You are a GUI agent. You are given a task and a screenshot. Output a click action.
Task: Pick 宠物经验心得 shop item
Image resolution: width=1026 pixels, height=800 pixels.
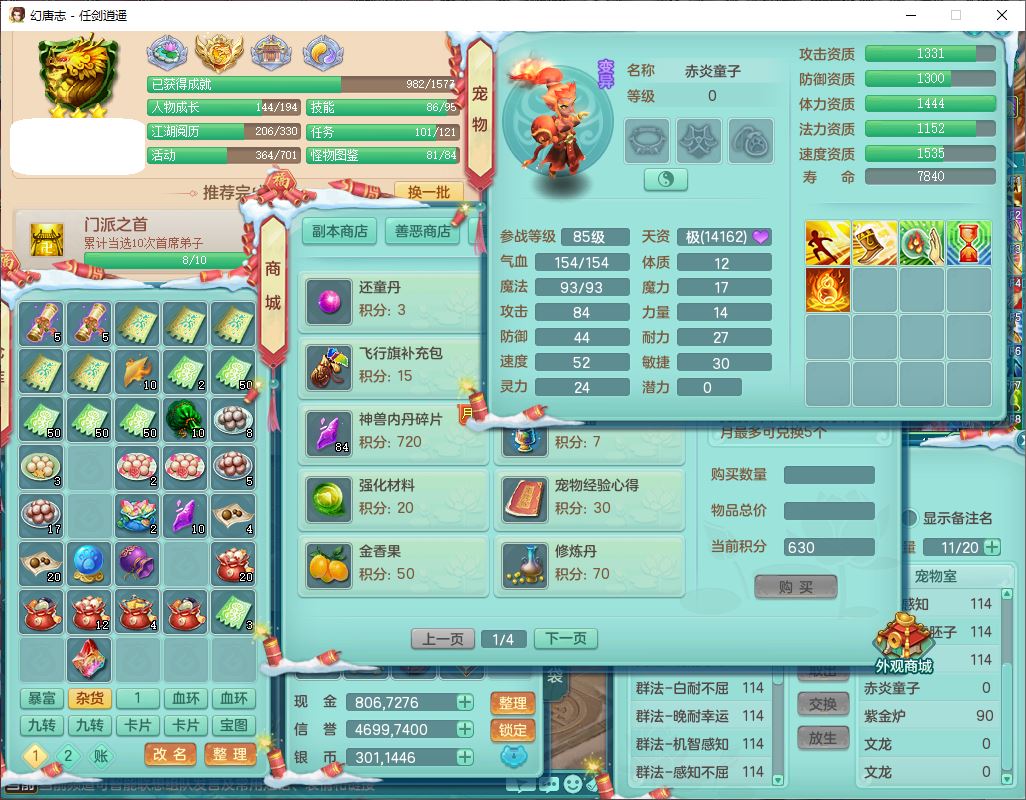pos(590,497)
